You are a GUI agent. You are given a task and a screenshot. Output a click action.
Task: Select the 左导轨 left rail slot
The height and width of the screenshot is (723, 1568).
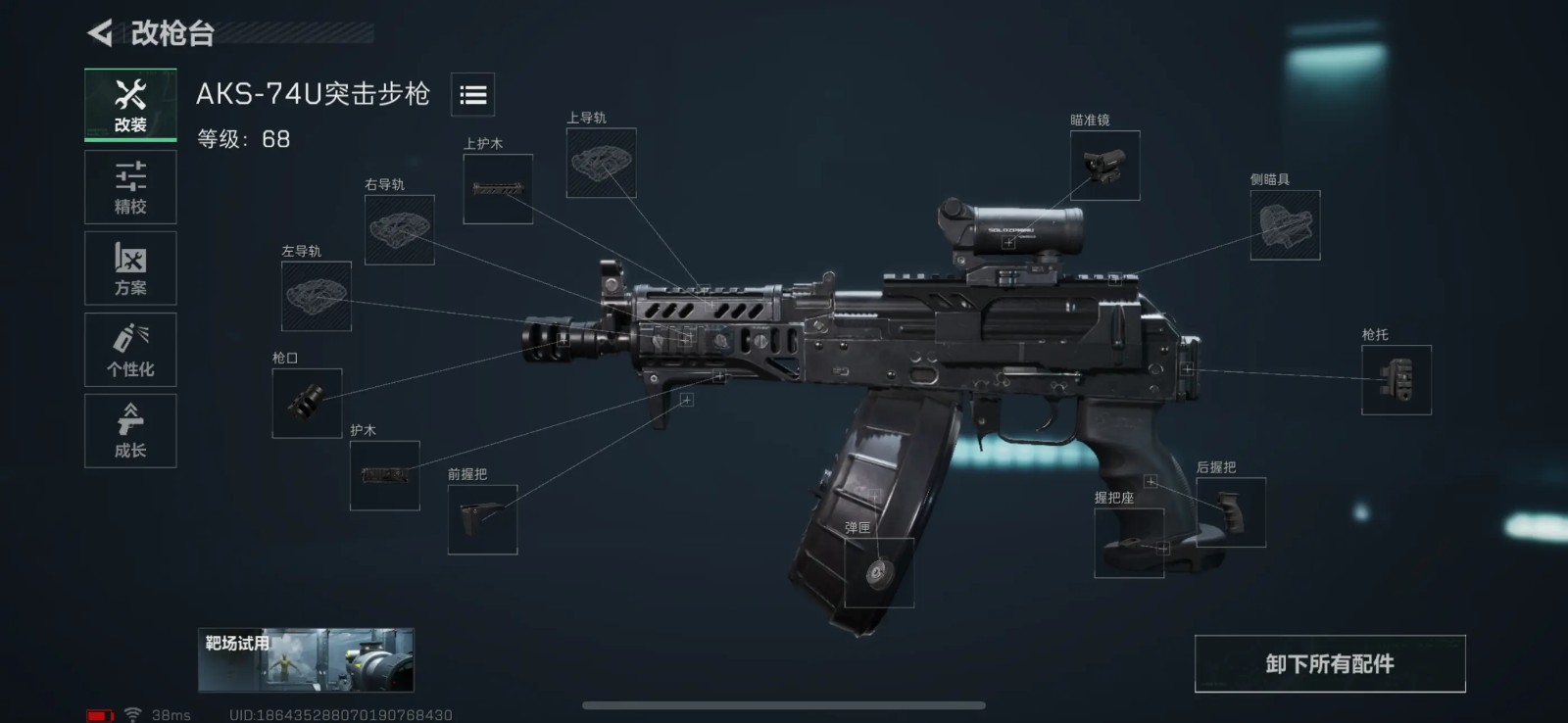317,296
